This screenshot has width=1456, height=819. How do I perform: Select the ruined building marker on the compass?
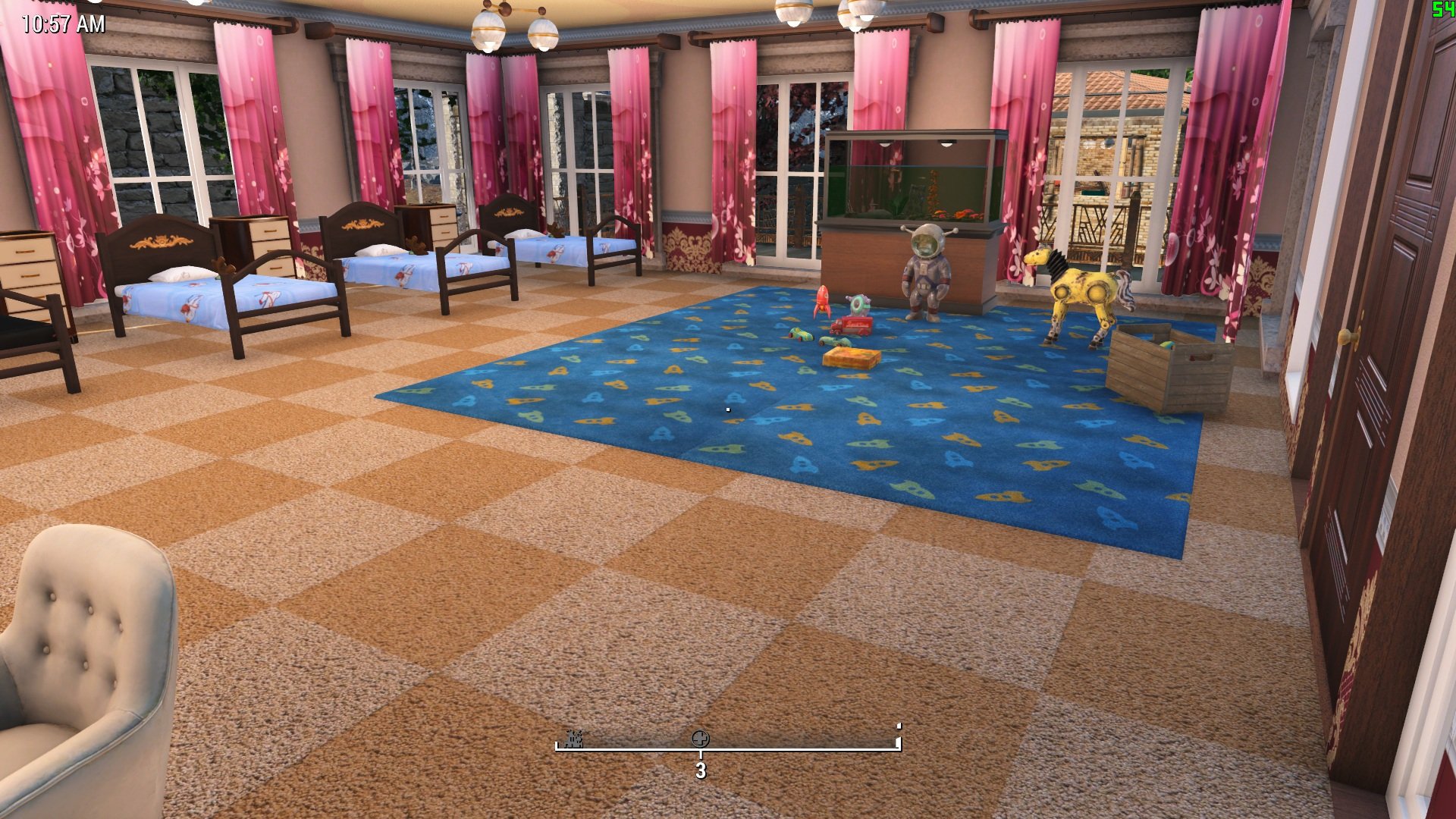[x=573, y=739]
